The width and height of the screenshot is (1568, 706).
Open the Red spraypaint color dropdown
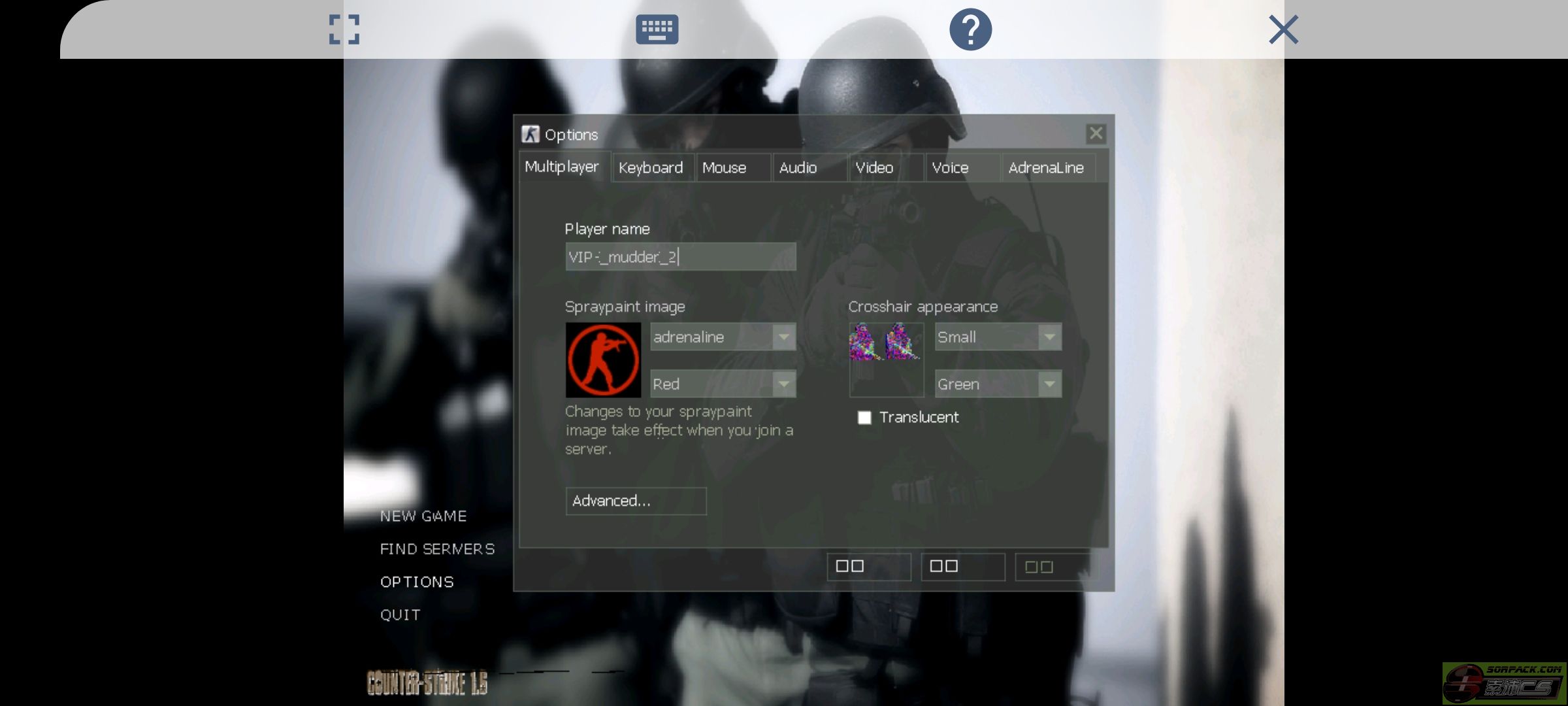[723, 384]
